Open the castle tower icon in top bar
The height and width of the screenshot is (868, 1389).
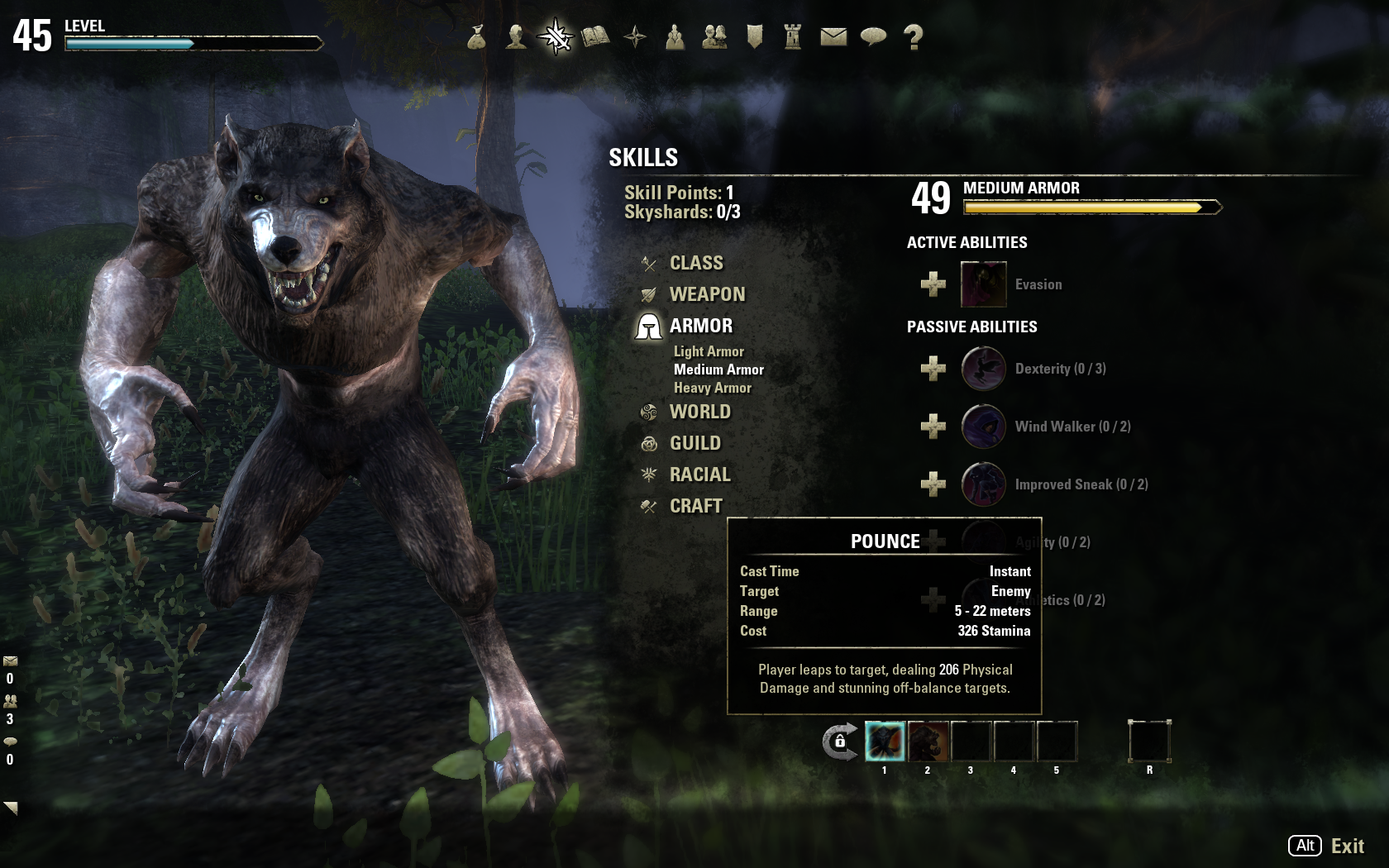[793, 37]
